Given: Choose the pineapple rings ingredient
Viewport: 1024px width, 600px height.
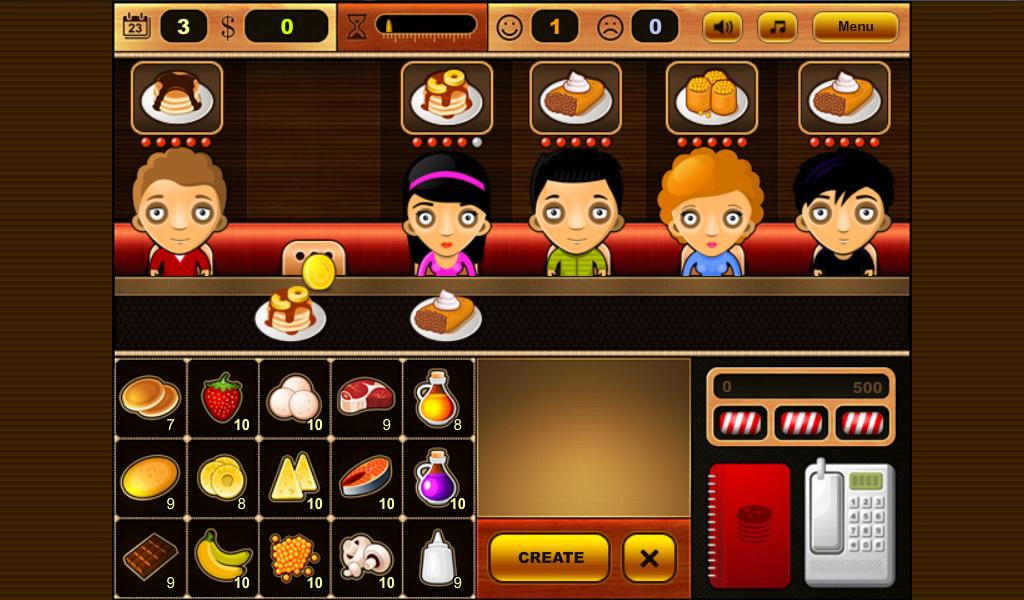Looking at the screenshot, I should pyautogui.click(x=223, y=477).
